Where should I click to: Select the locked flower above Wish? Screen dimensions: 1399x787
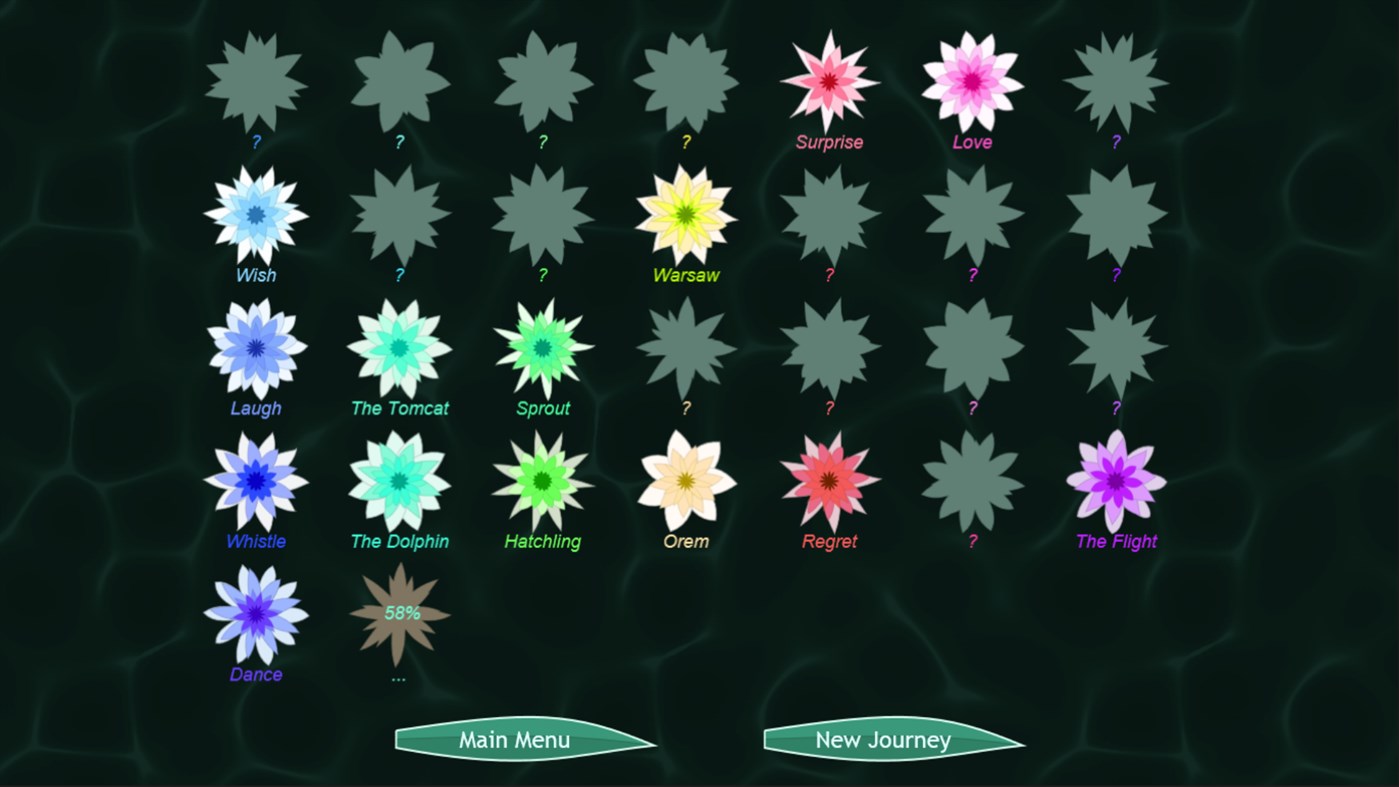(x=255, y=80)
